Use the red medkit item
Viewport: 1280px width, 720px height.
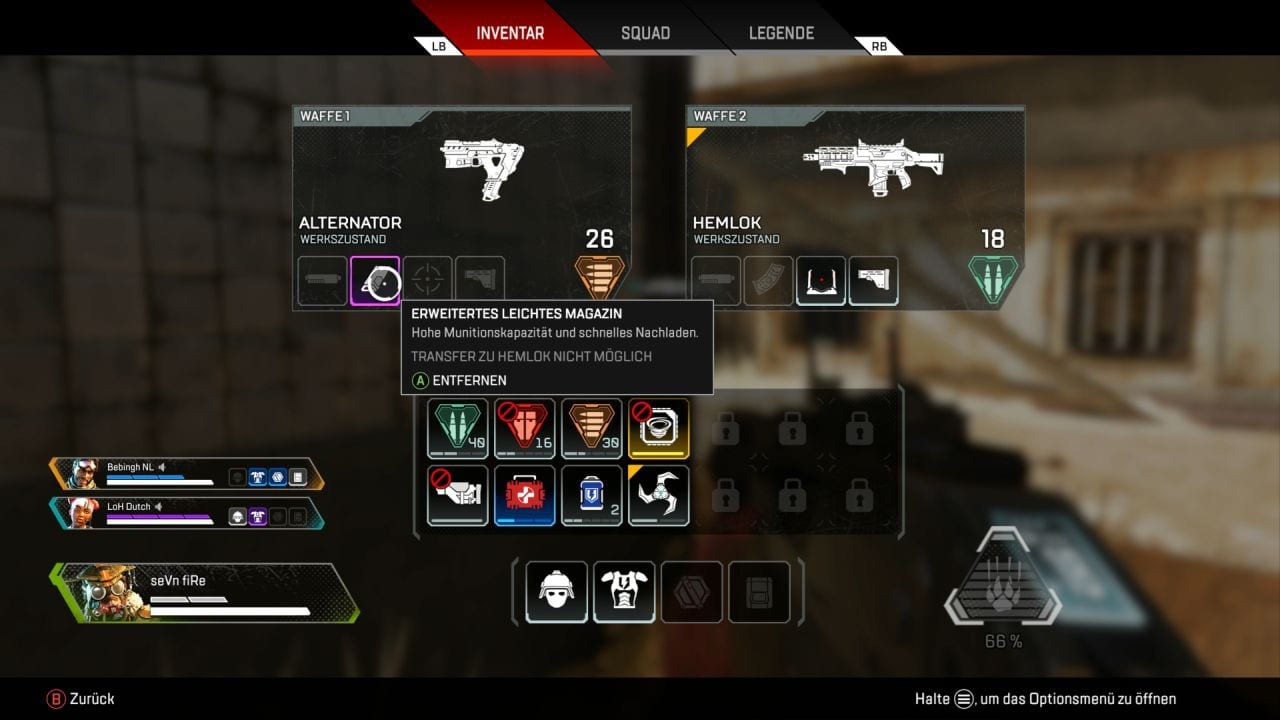(525, 495)
